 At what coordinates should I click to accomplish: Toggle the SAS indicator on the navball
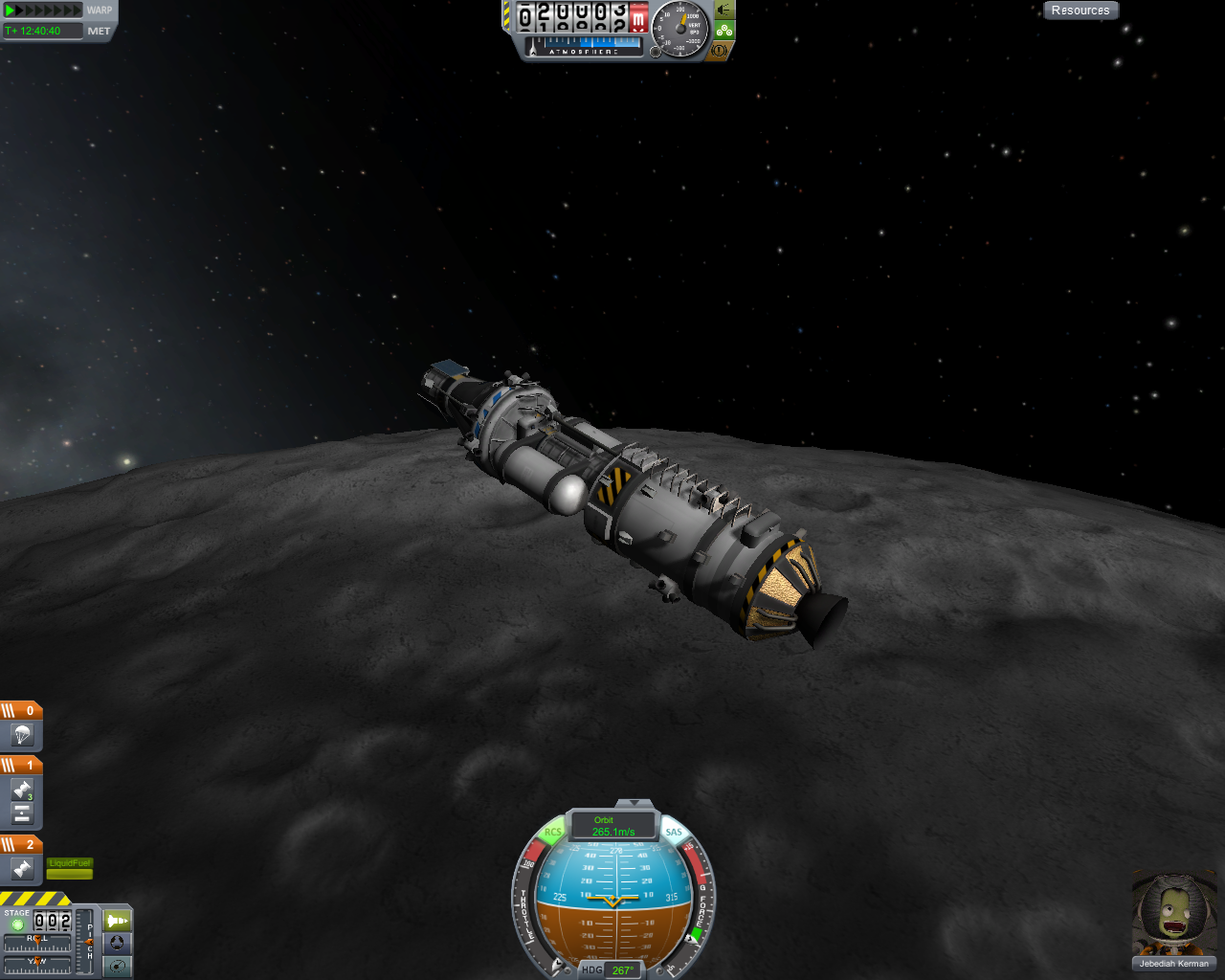point(674,833)
